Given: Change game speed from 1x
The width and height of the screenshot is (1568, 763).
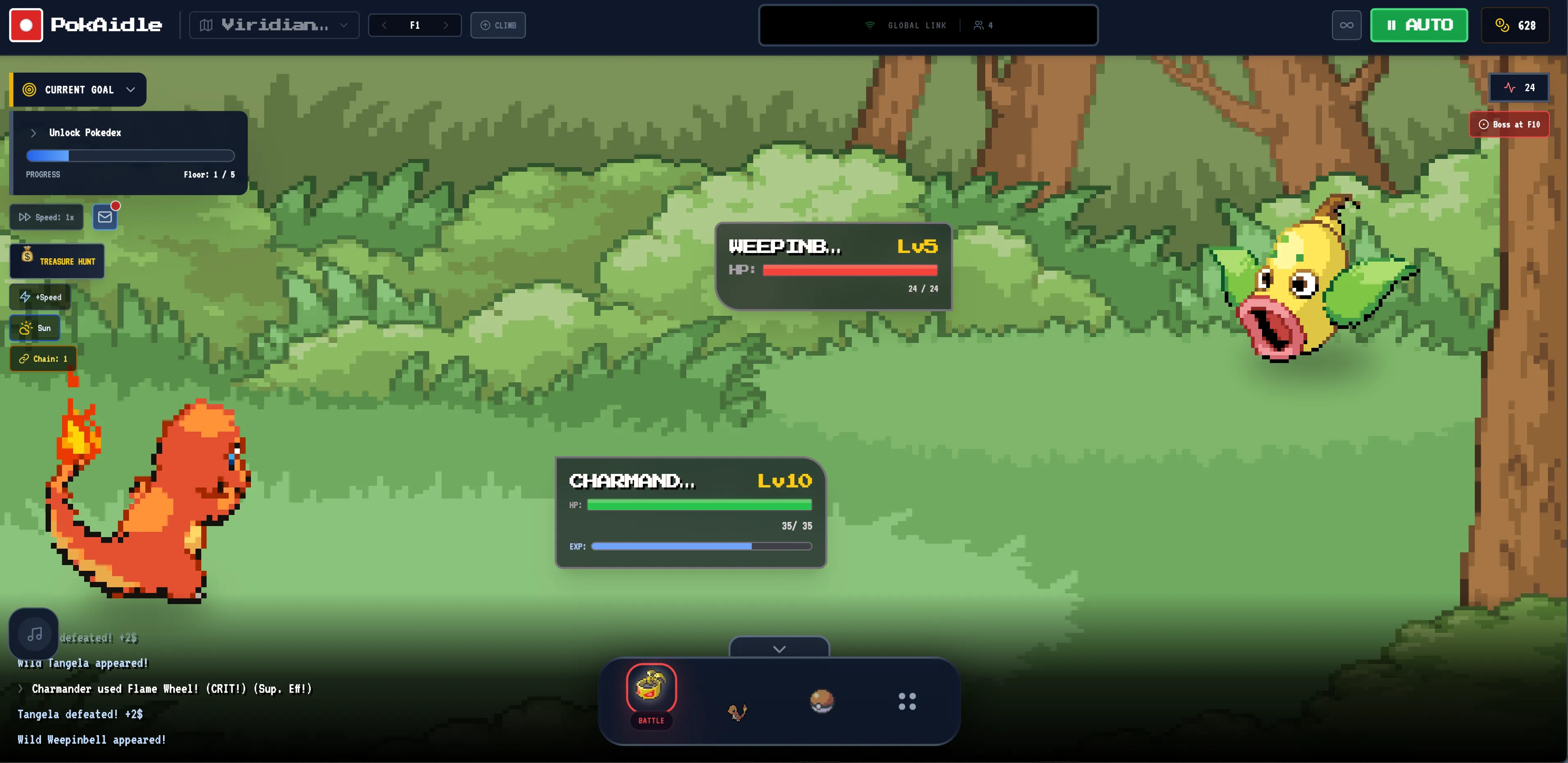Looking at the screenshot, I should (x=46, y=216).
